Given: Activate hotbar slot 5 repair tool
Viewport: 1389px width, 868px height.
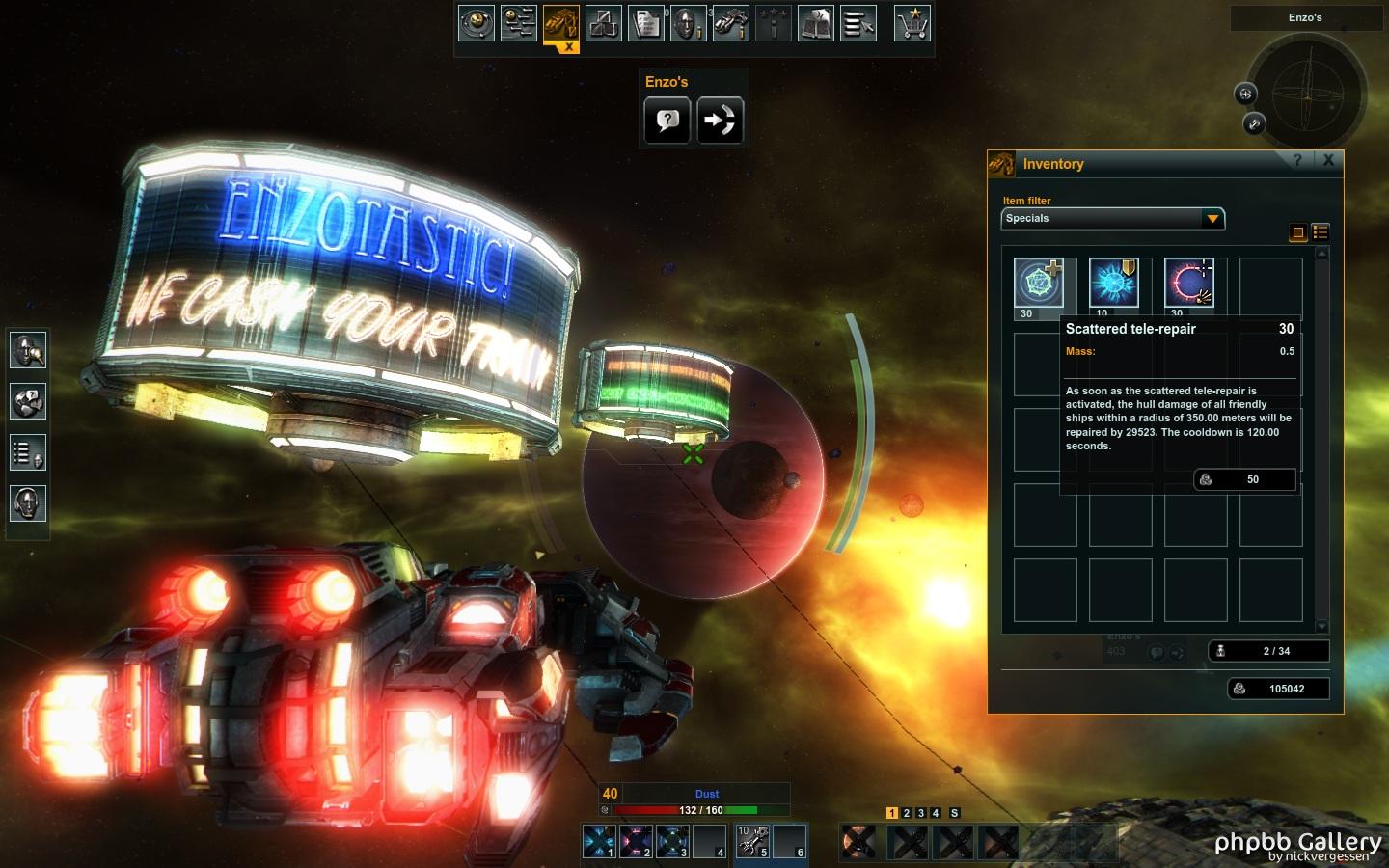Looking at the screenshot, I should tap(752, 841).
